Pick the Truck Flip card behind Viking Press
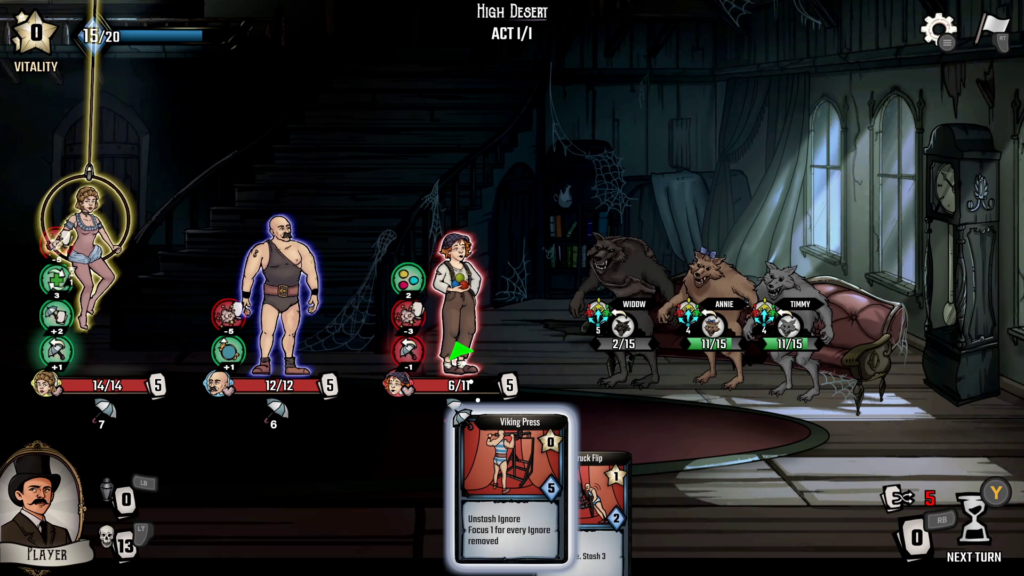 click(602, 500)
